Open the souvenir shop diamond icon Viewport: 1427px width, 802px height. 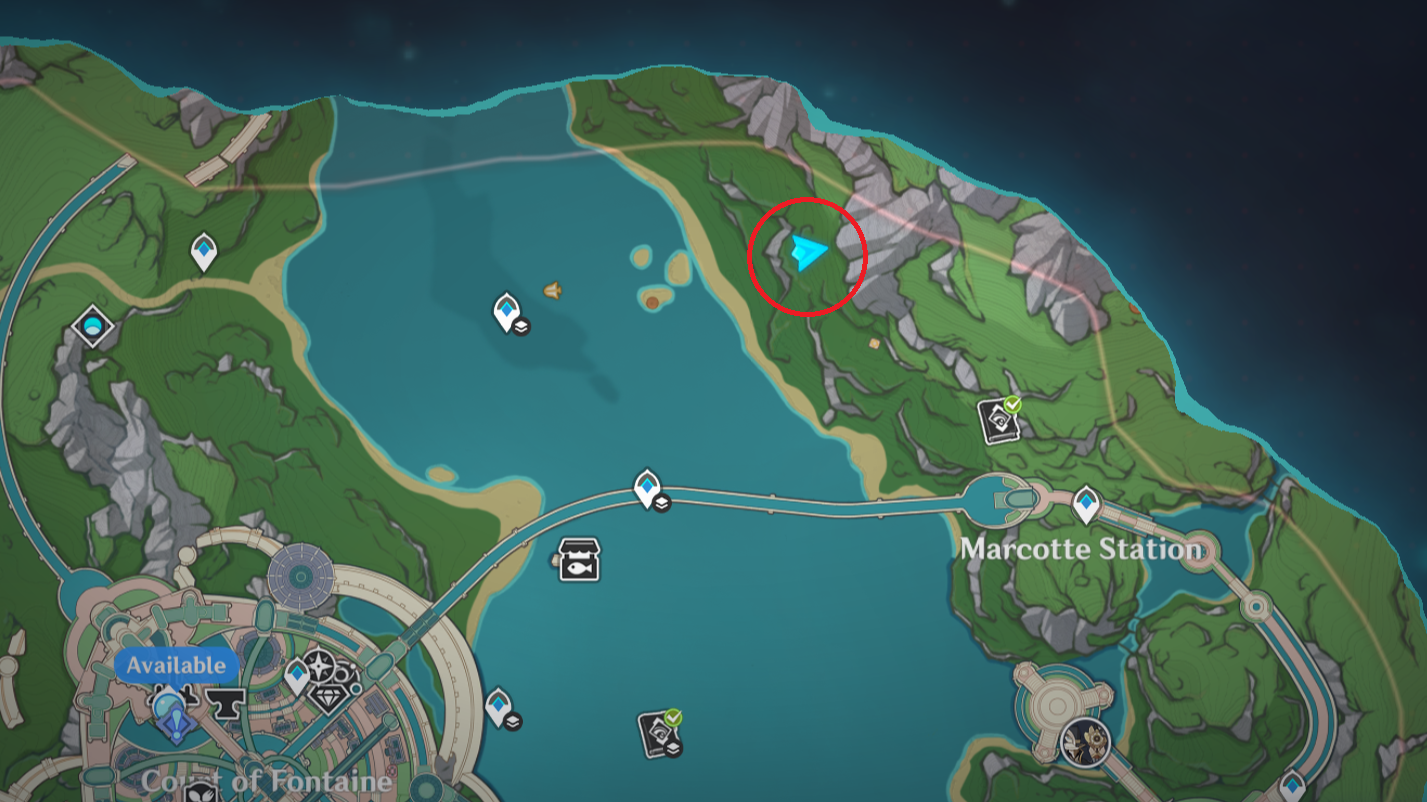tap(330, 697)
